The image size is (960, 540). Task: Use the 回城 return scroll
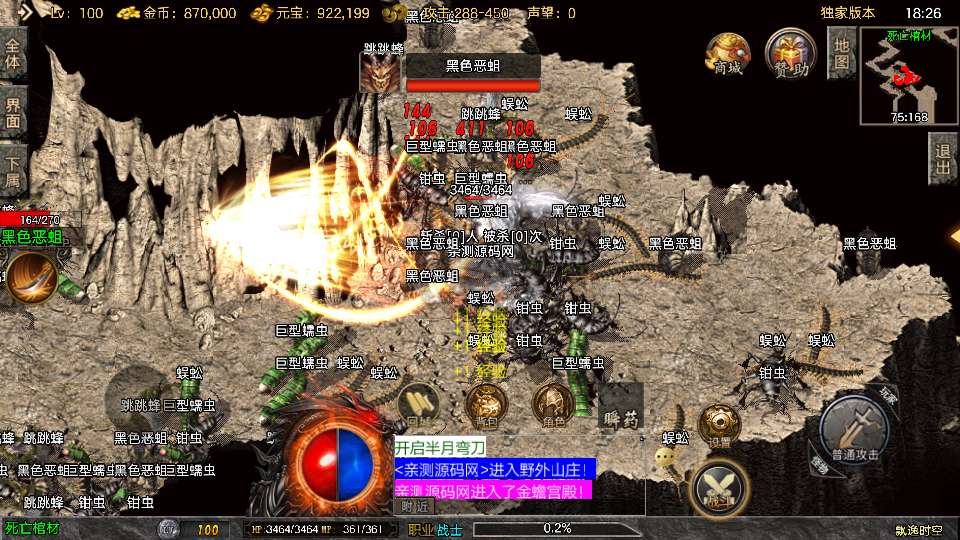418,404
